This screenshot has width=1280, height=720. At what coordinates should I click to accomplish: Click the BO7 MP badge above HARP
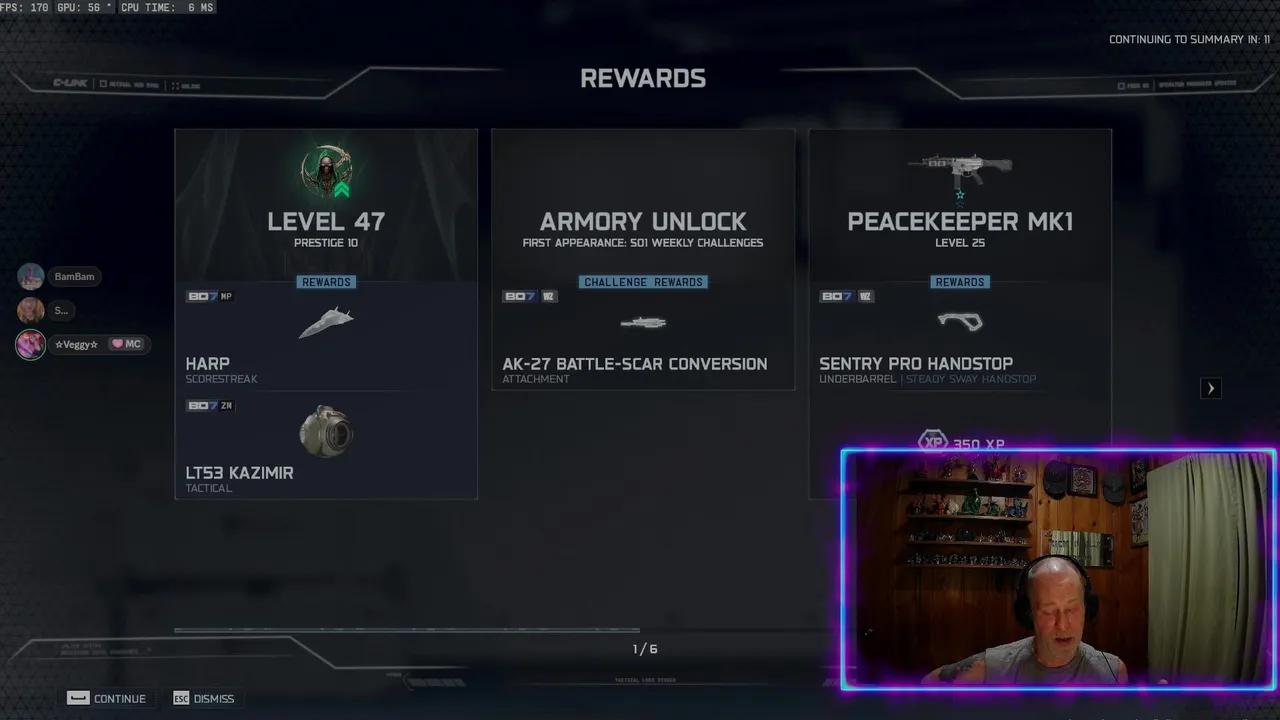(x=210, y=295)
